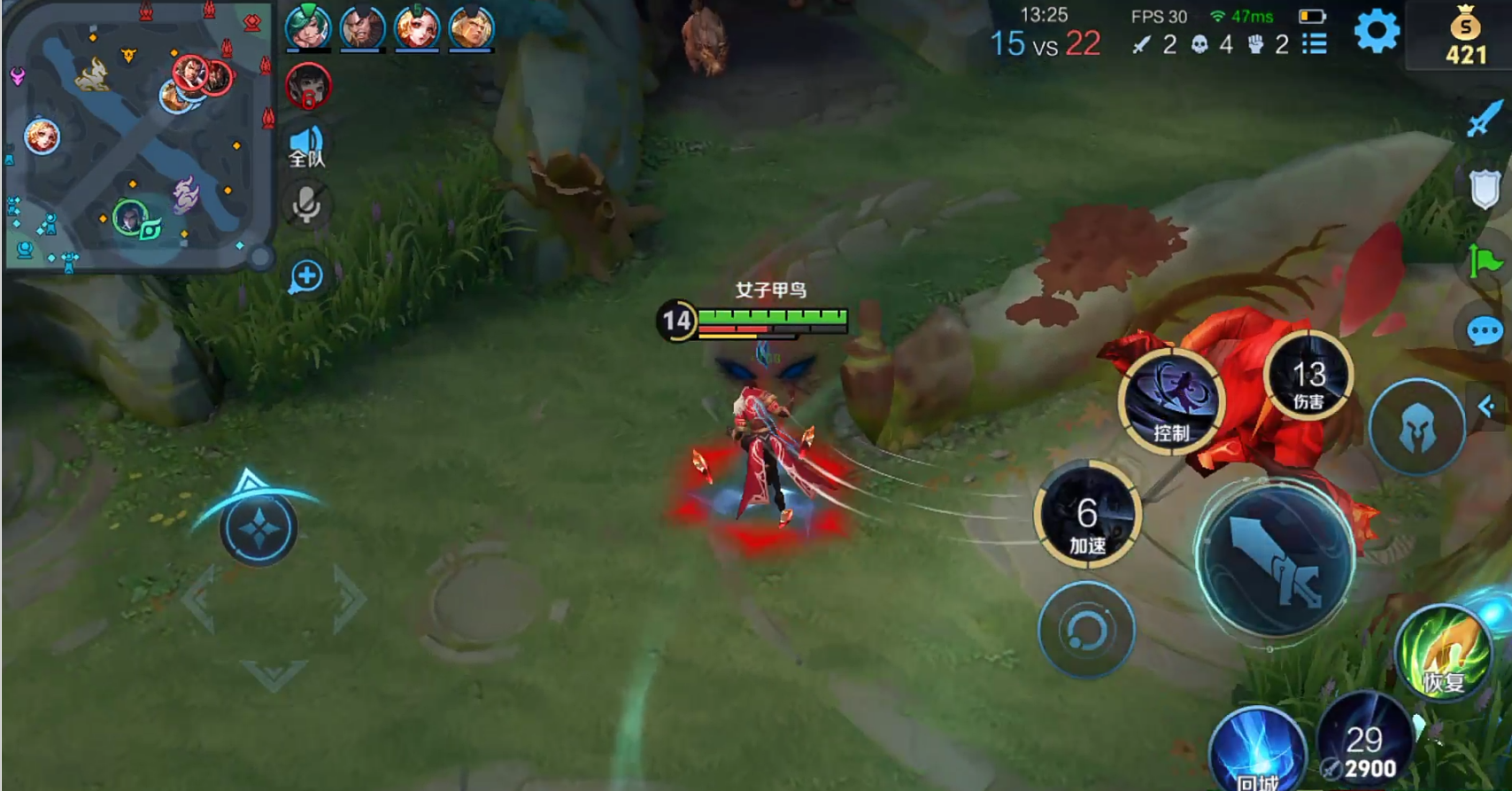Use the 恢复 heal summoner spell
Viewport: 1512px width, 791px height.
(1442, 654)
